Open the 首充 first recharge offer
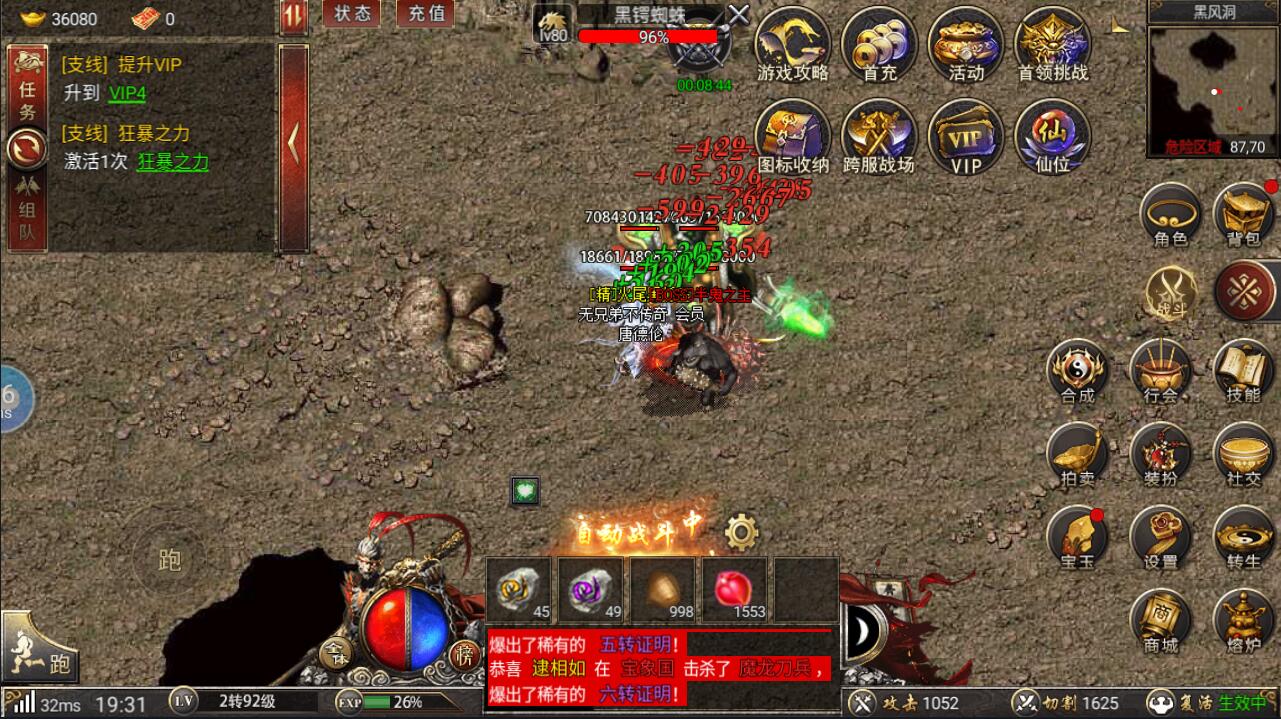 coord(879,45)
